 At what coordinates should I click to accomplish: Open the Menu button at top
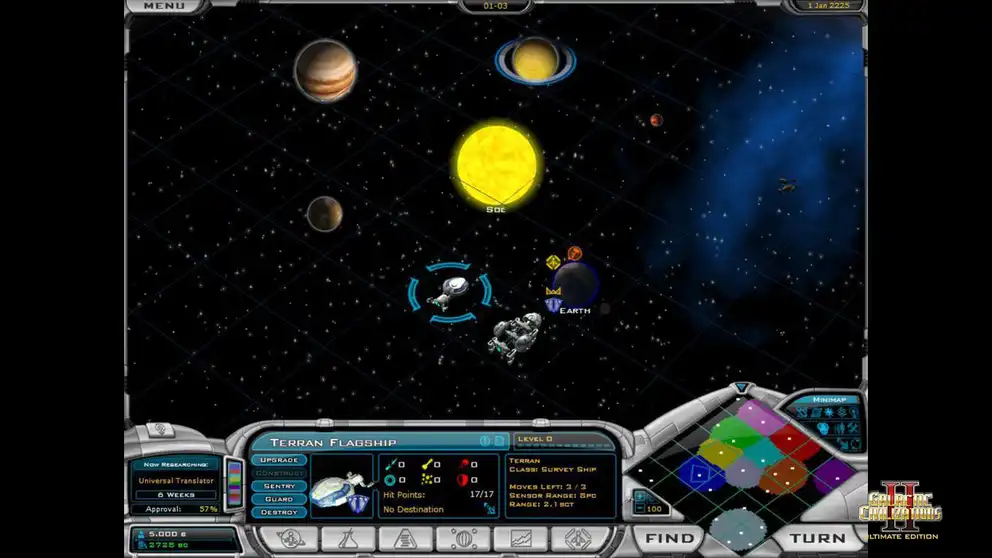163,6
